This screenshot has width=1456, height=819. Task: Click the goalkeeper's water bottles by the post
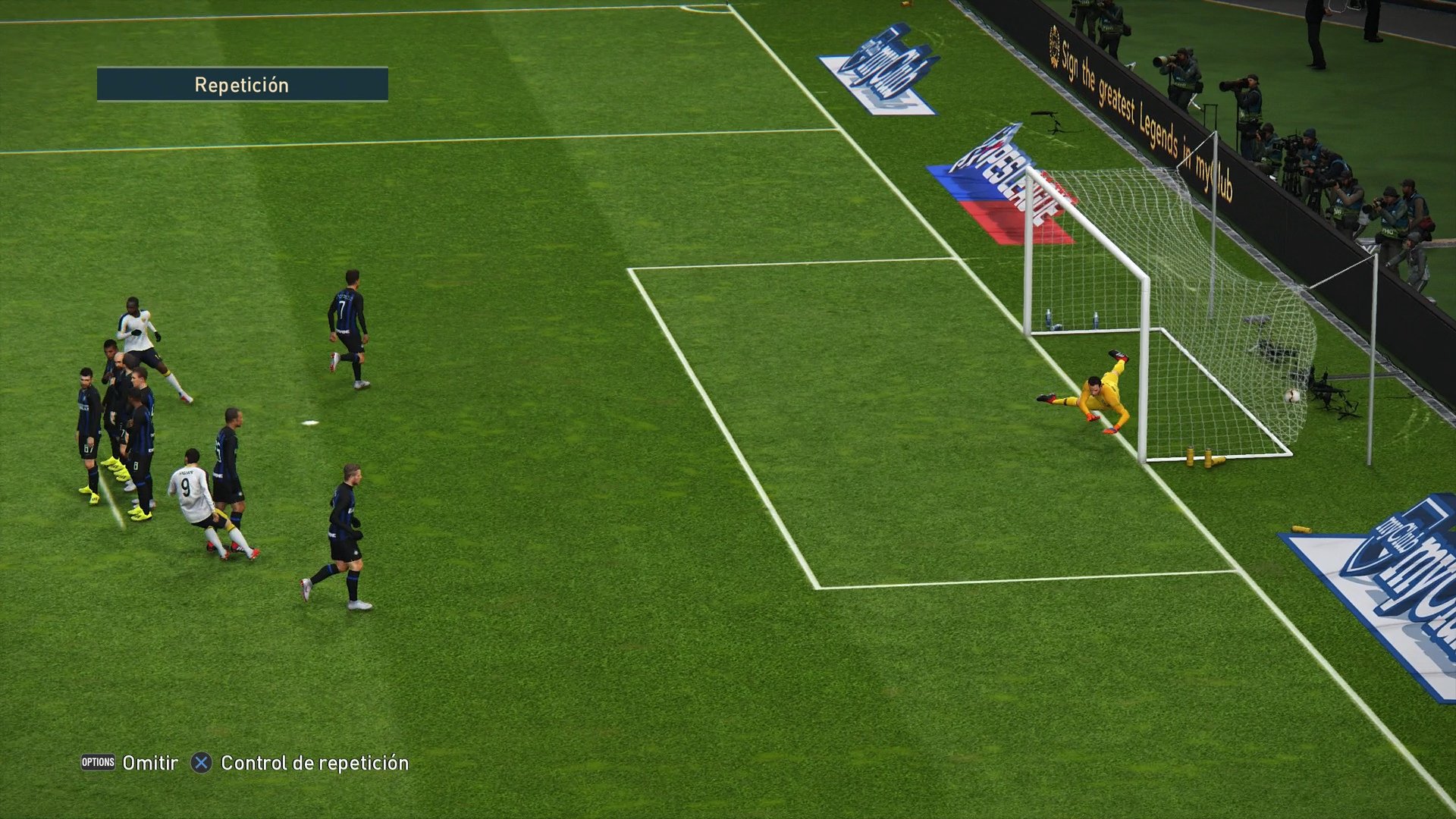pyautogui.click(x=1049, y=317)
